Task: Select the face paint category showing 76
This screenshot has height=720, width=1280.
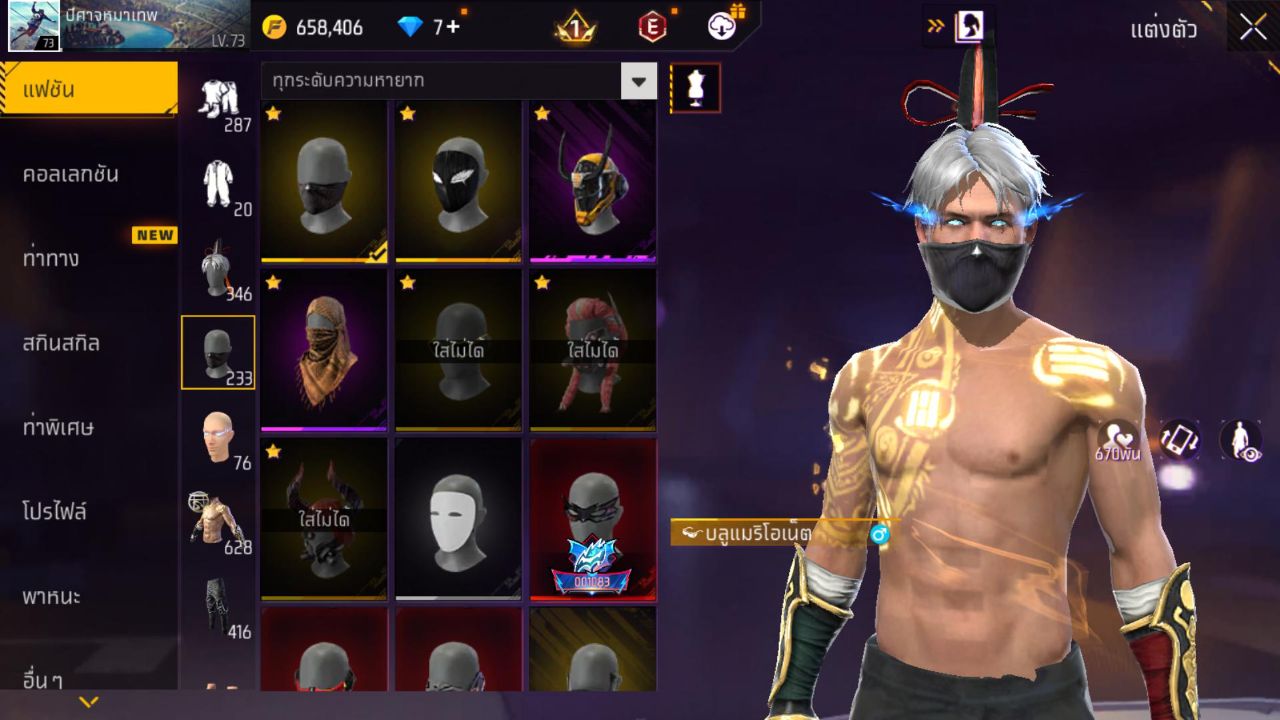Action: [218, 438]
